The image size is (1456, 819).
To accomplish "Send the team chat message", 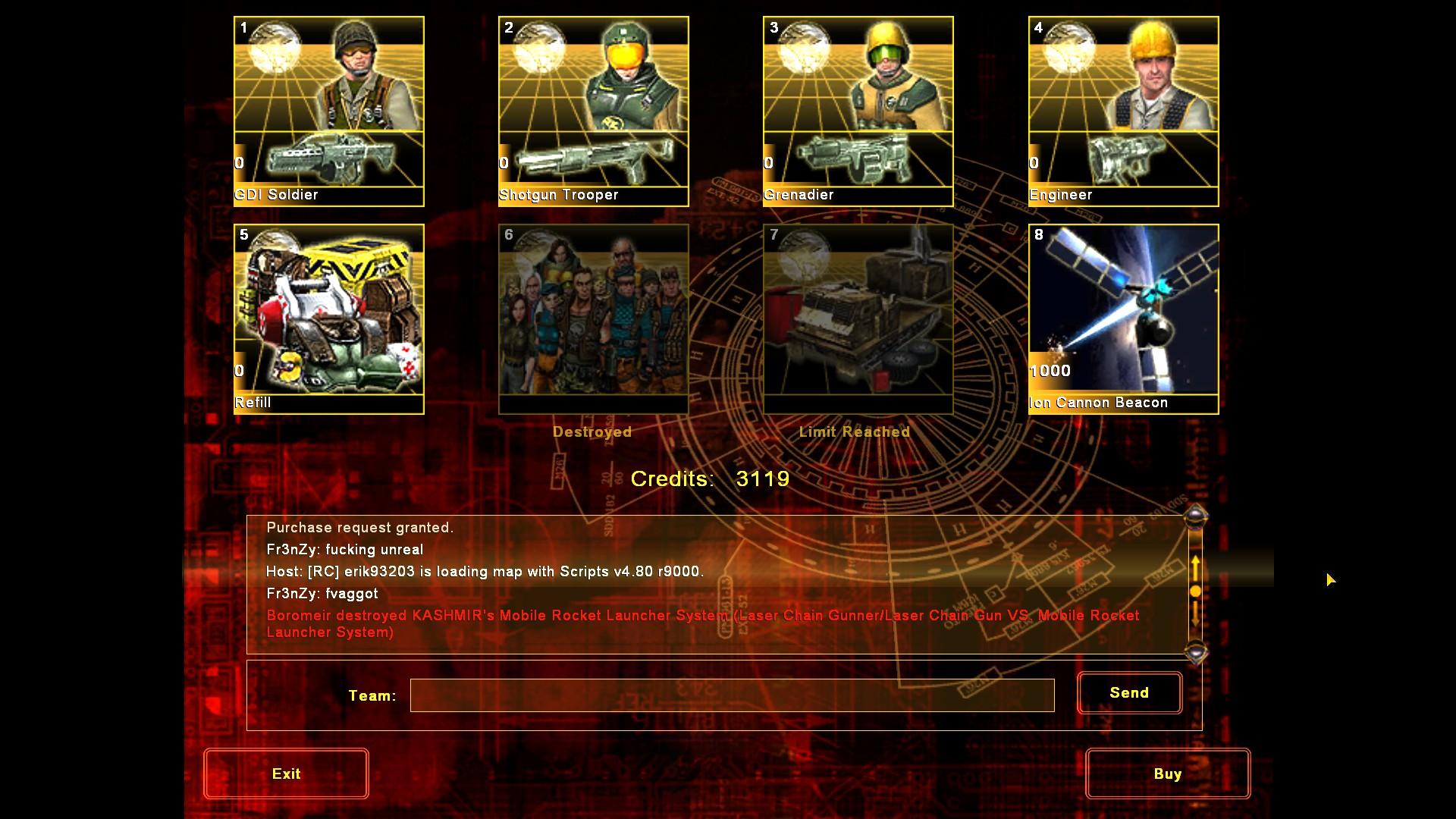I will point(1129,693).
